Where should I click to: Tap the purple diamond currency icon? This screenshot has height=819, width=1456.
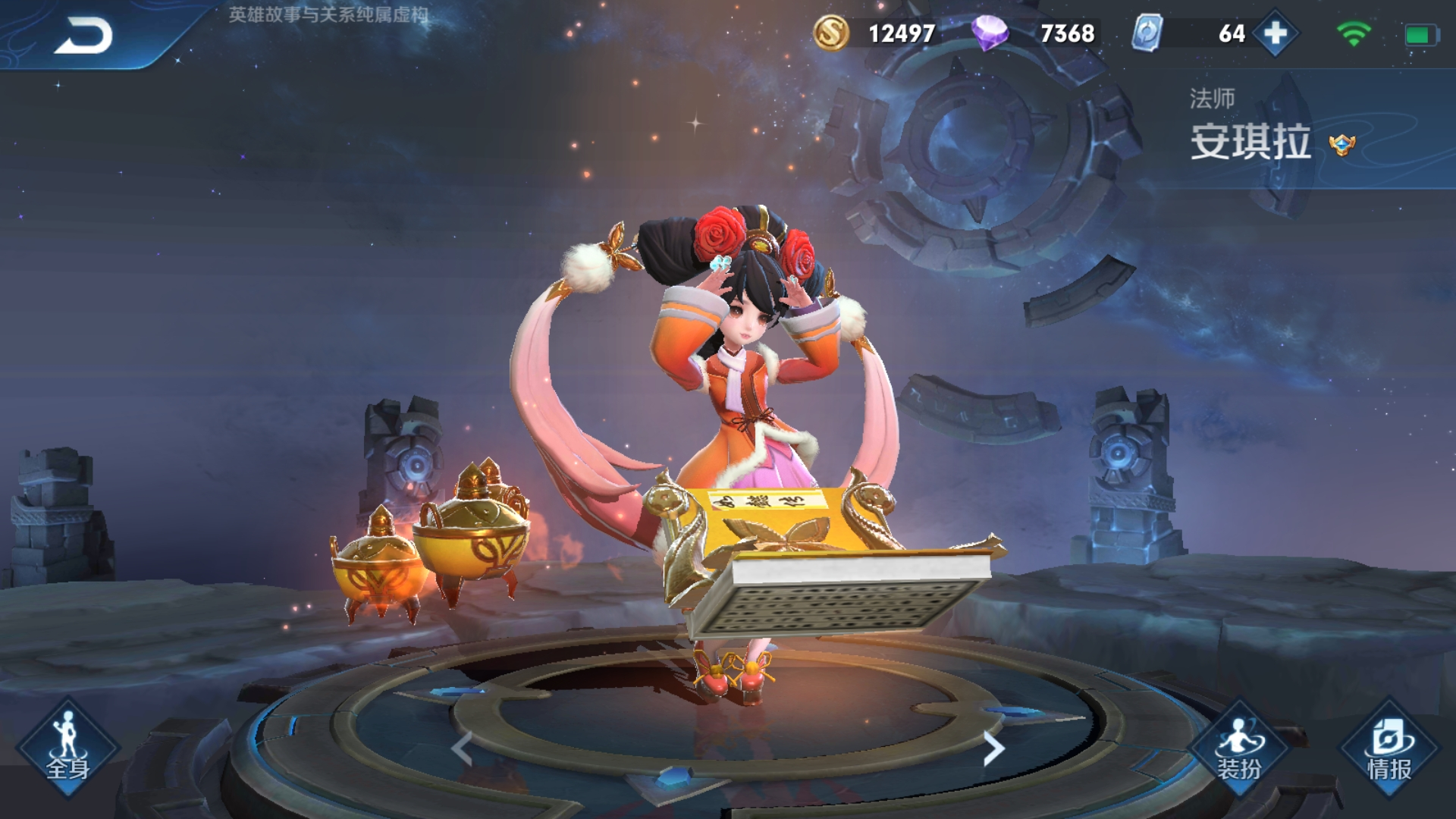pyautogui.click(x=990, y=33)
